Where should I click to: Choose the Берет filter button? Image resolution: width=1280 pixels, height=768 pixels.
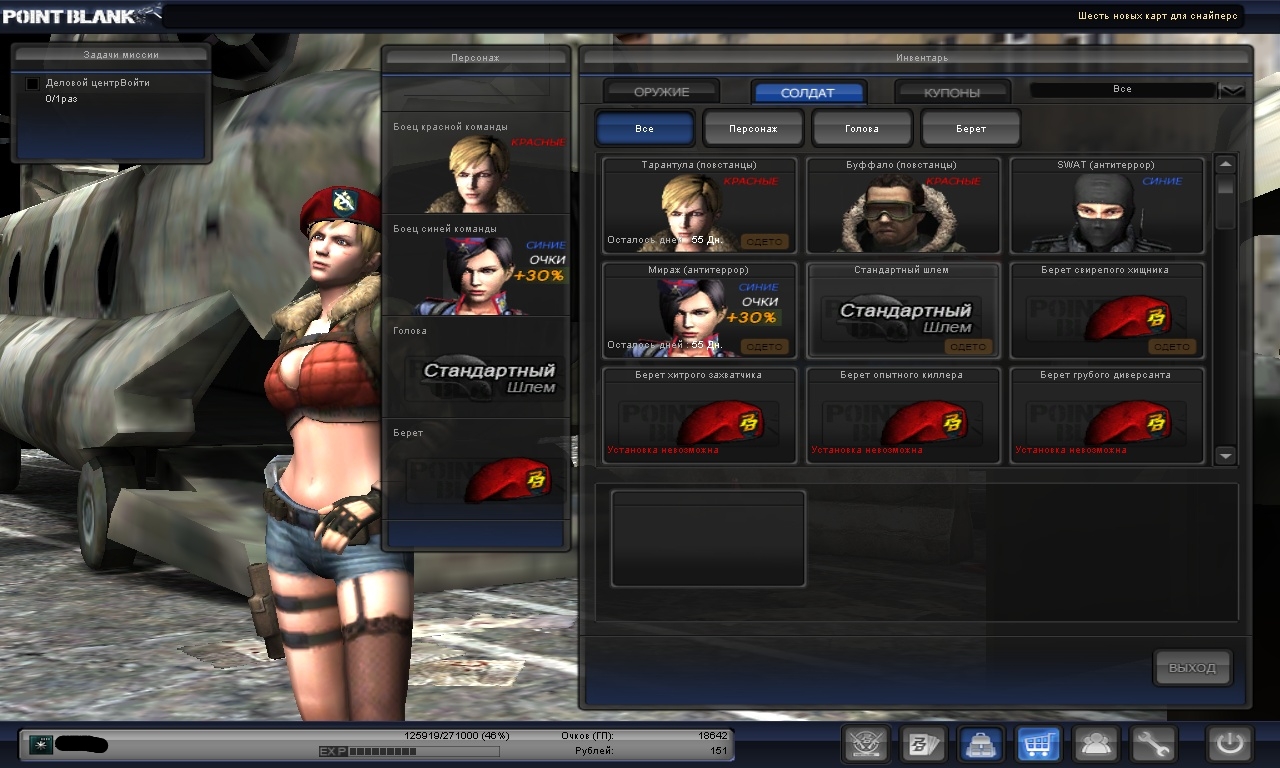970,129
